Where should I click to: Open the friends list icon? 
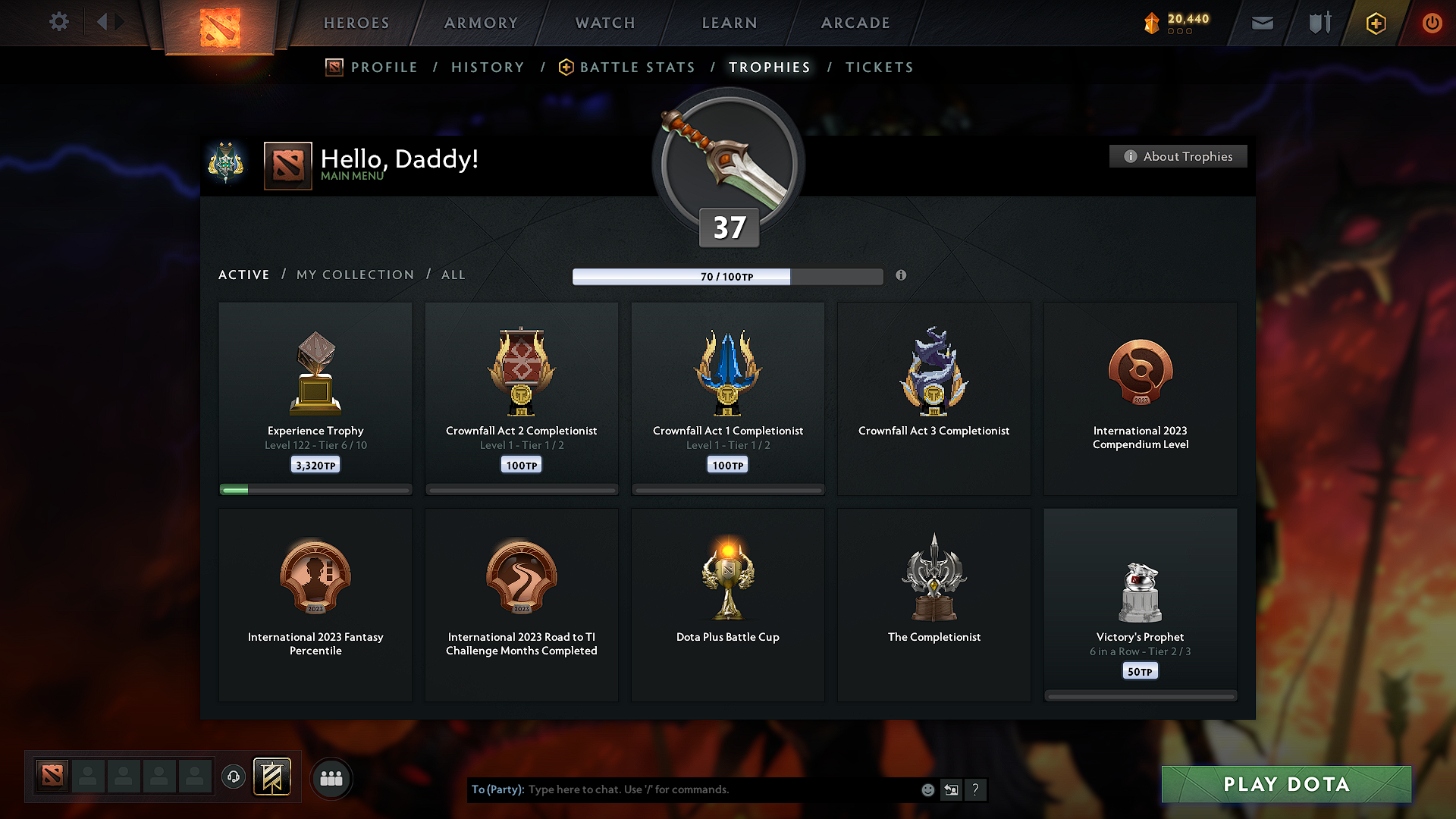click(x=331, y=778)
